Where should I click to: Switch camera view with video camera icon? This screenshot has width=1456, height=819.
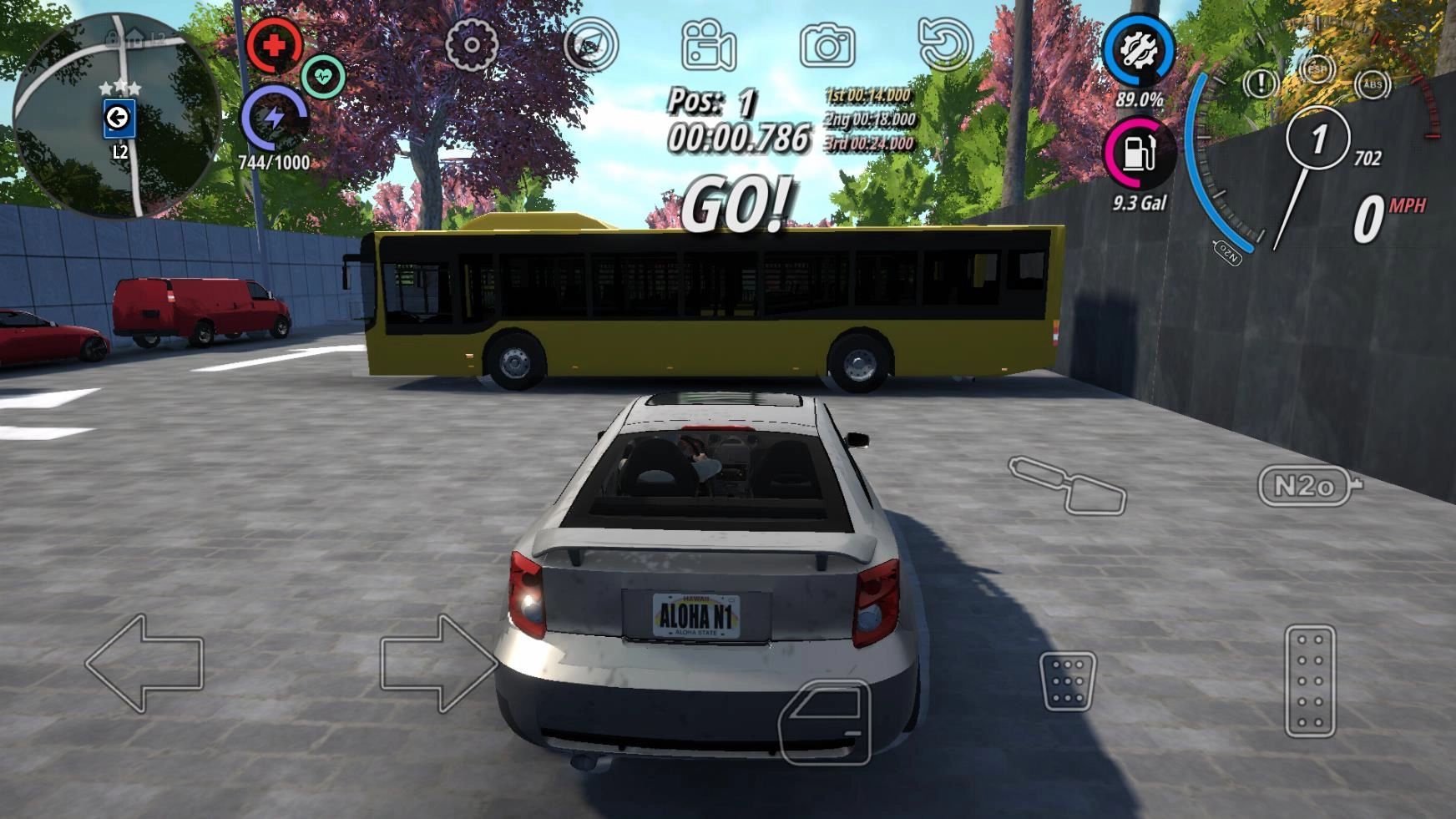click(708, 45)
